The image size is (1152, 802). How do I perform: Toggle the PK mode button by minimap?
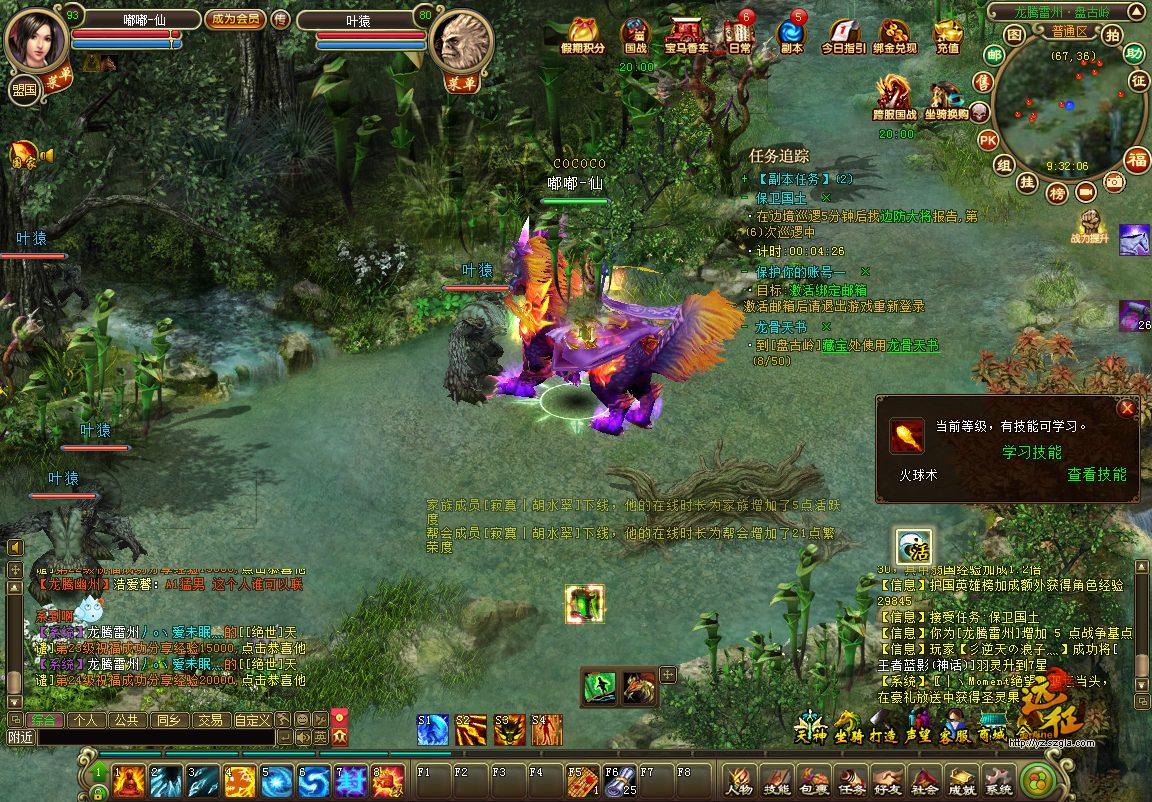click(987, 139)
